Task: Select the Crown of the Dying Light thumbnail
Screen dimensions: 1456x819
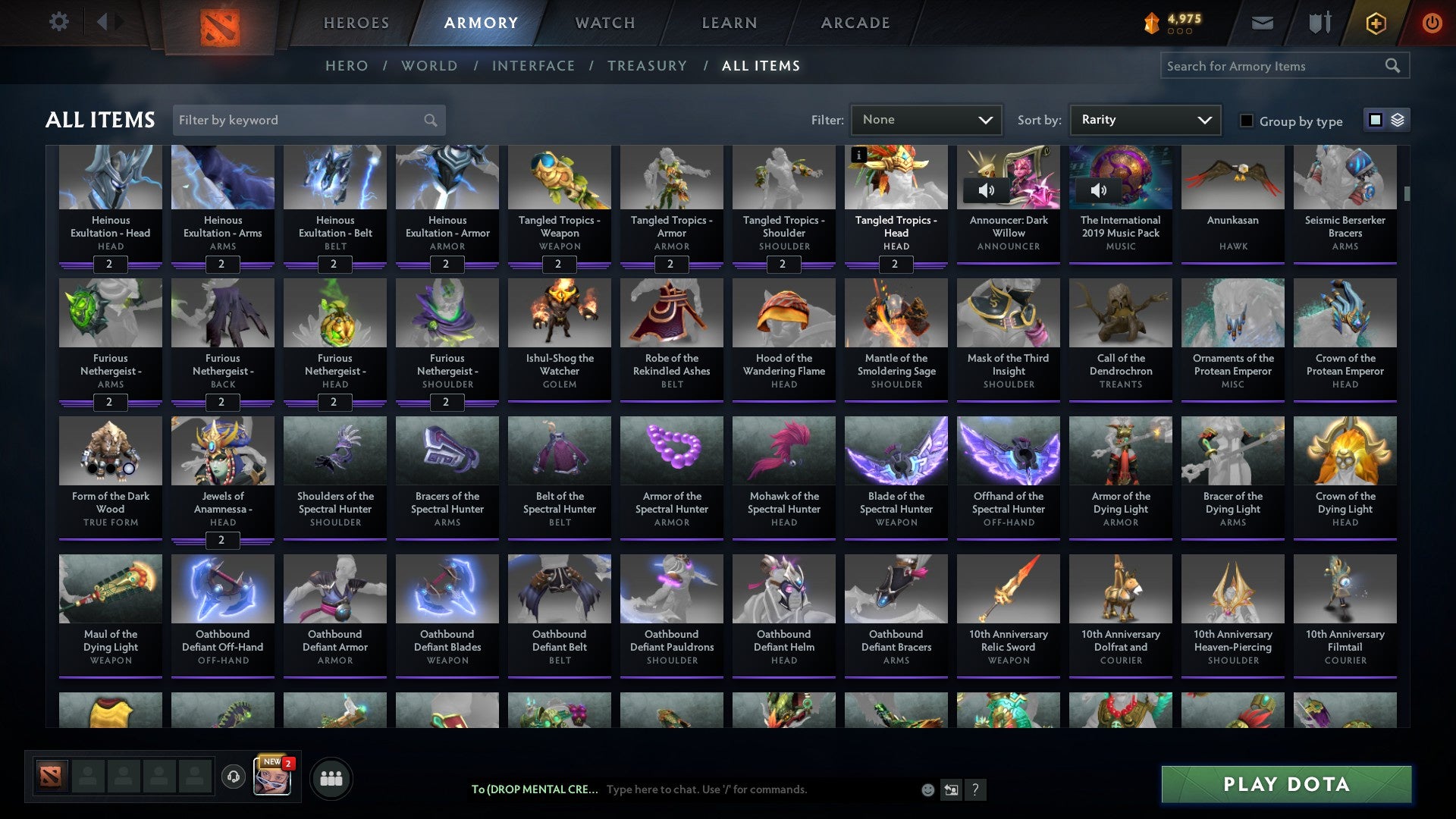Action: (1345, 450)
